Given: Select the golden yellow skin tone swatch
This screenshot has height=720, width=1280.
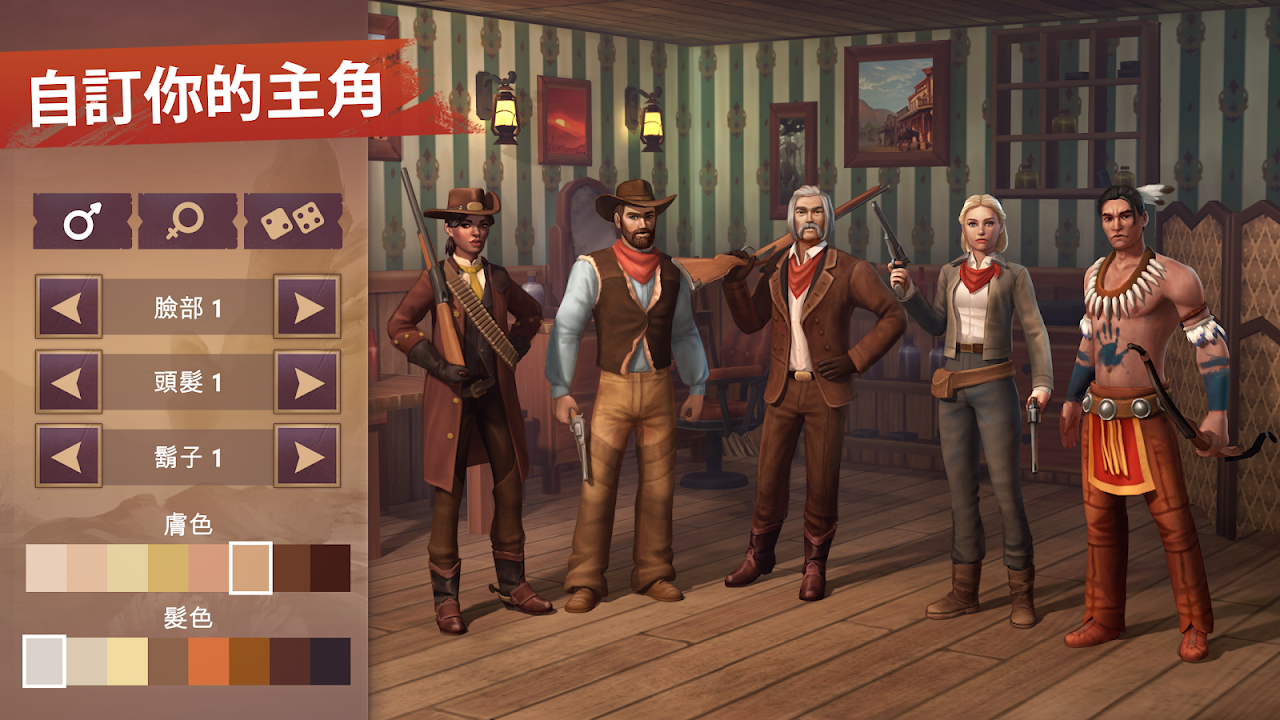Looking at the screenshot, I should pyautogui.click(x=168, y=568).
